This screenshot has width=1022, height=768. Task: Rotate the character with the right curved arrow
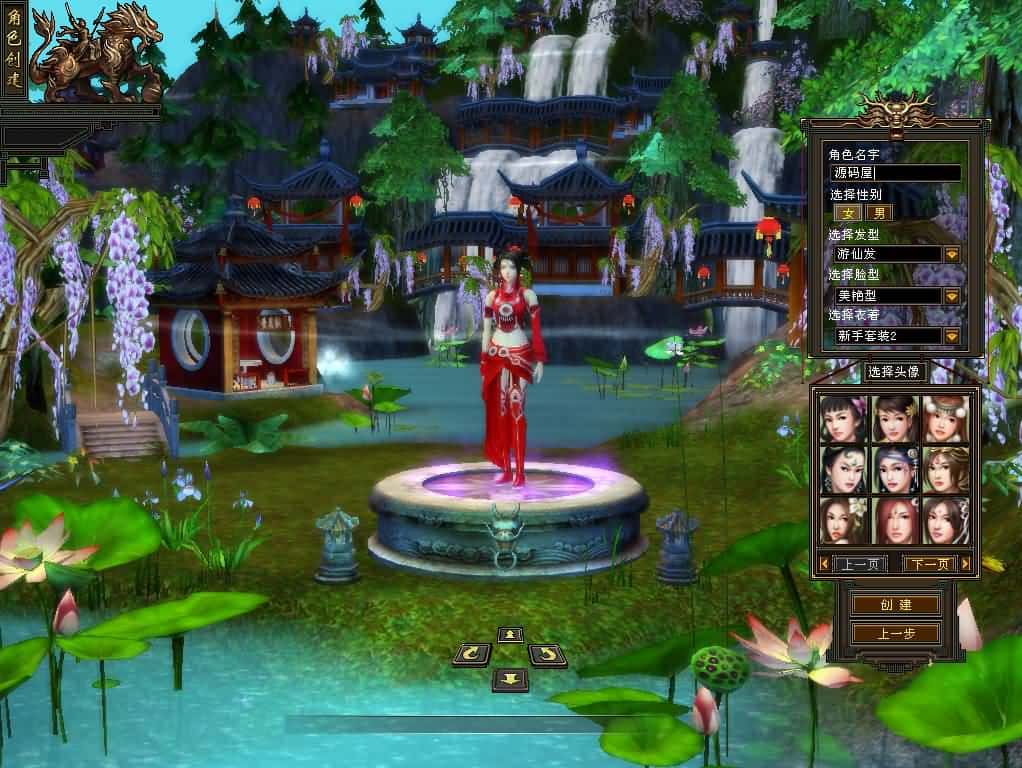(x=547, y=655)
